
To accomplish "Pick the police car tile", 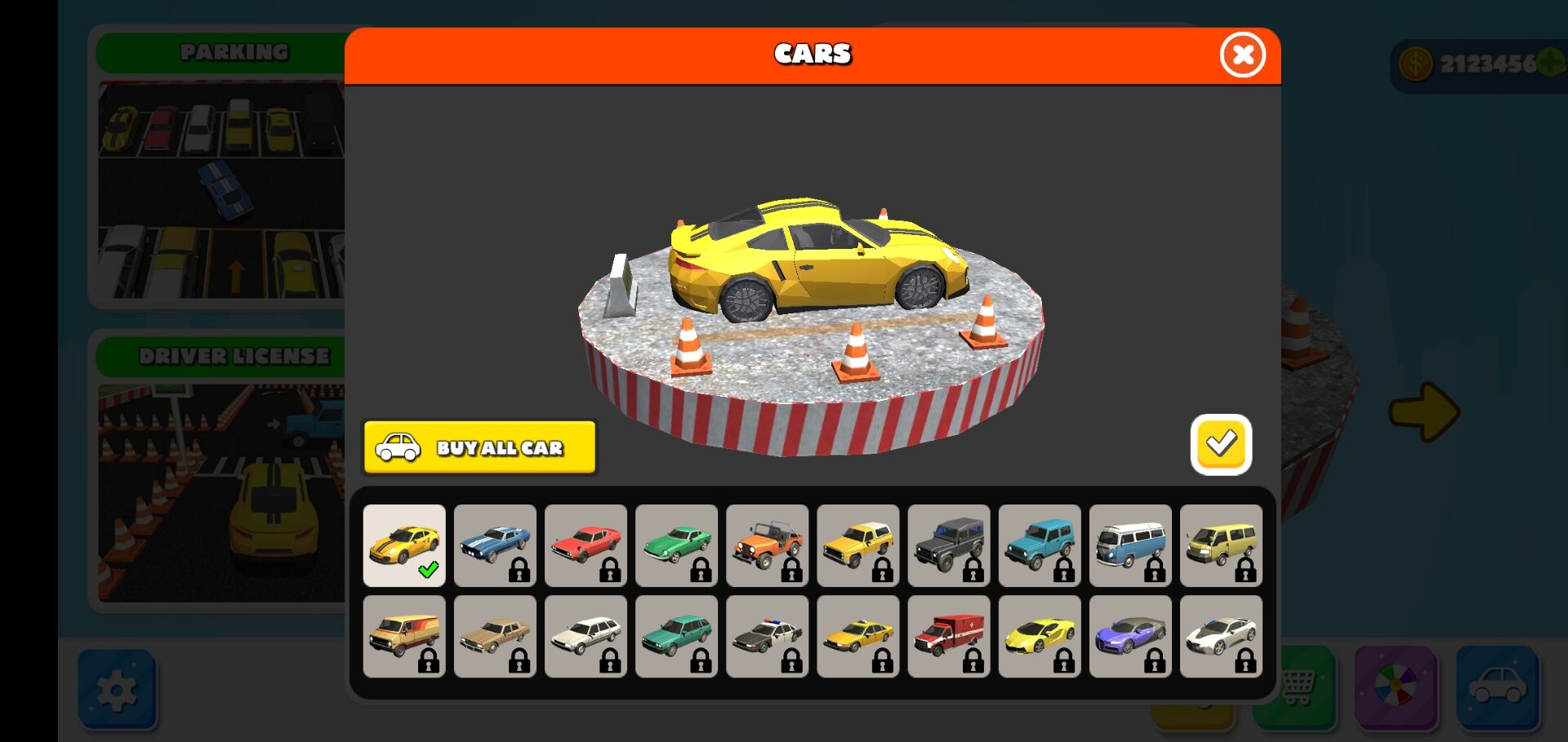I will coord(767,636).
